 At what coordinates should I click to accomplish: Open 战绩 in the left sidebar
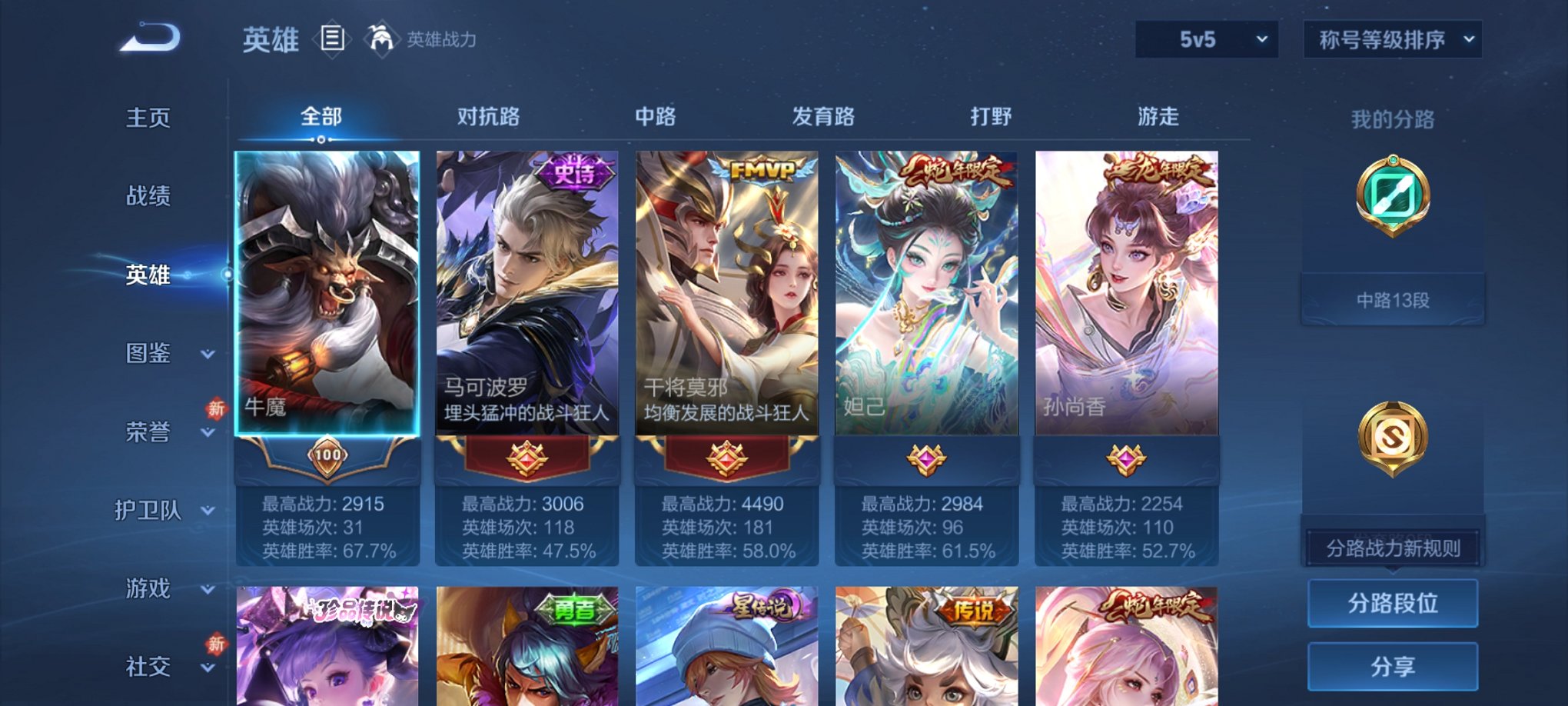click(148, 196)
